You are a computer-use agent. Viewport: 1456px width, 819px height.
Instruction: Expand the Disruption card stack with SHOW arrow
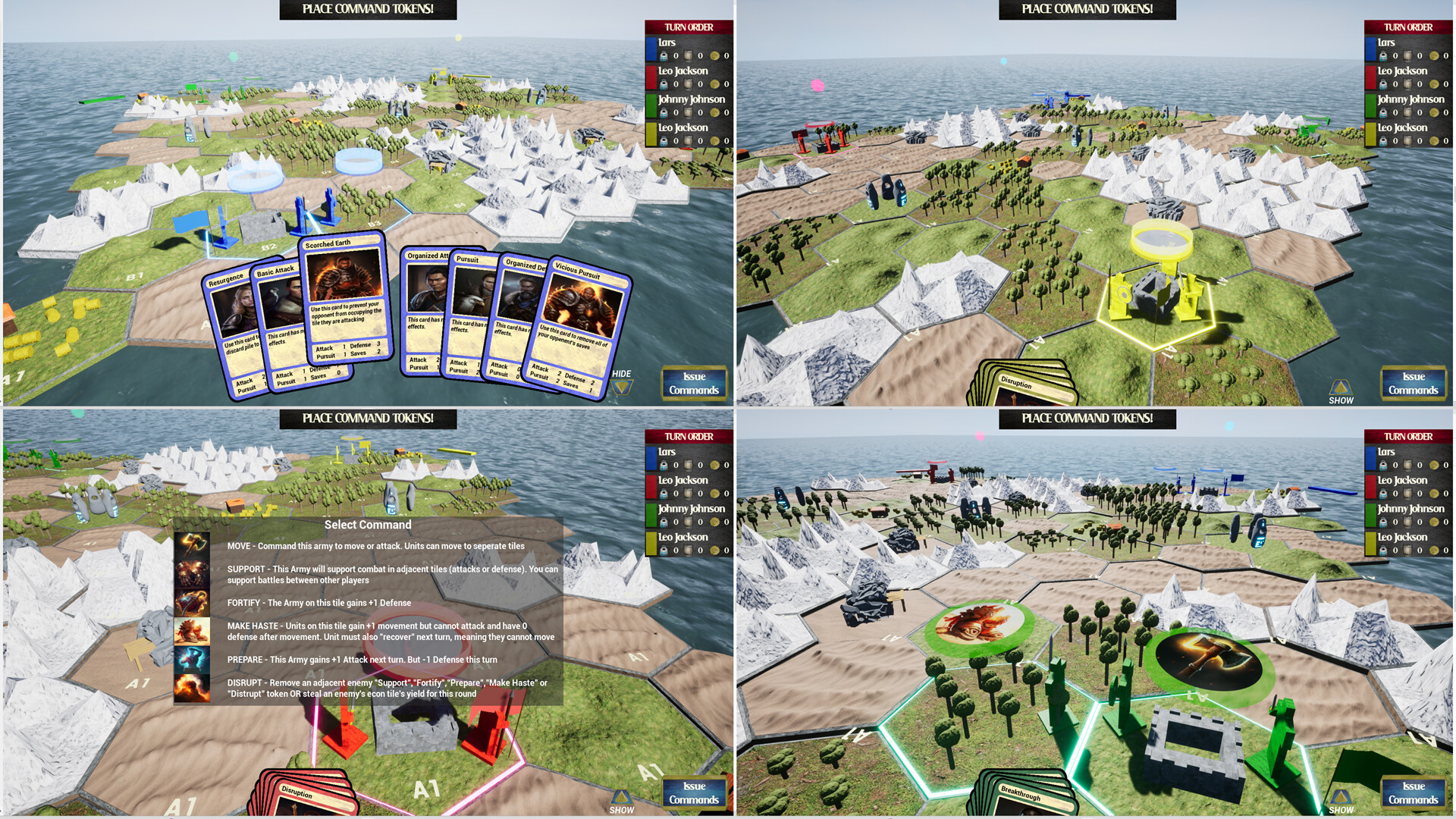click(1342, 387)
